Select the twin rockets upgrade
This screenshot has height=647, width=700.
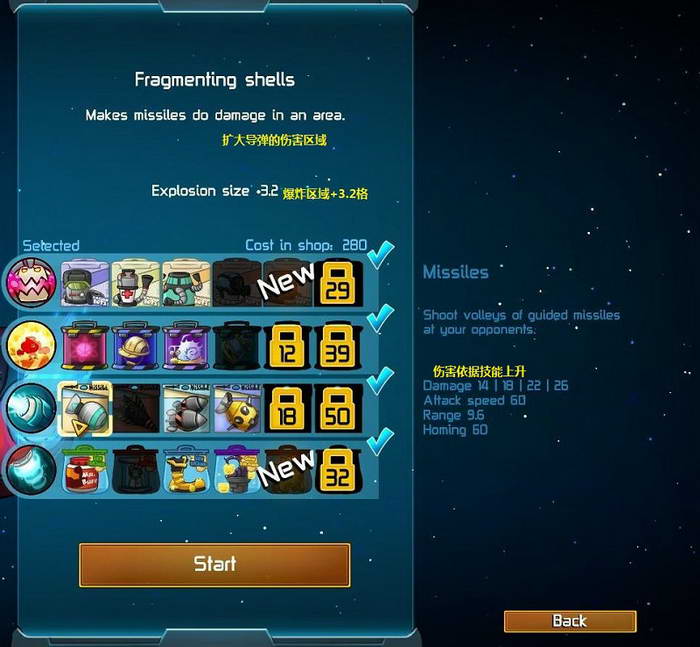pyautogui.click(x=185, y=408)
